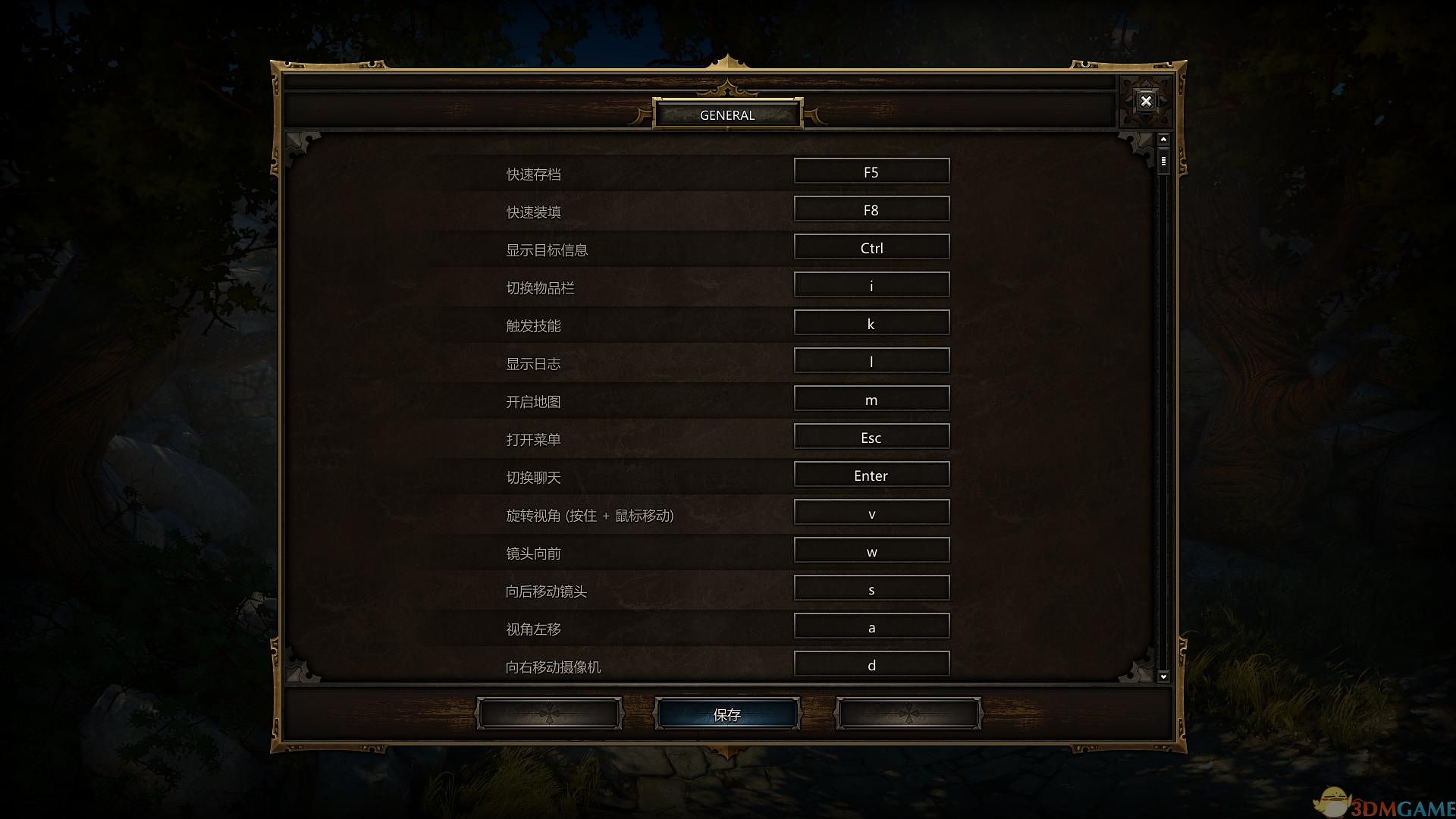Screen dimensions: 1456x819
Task: Close the GENERAL settings dialog
Action: pos(1146,101)
